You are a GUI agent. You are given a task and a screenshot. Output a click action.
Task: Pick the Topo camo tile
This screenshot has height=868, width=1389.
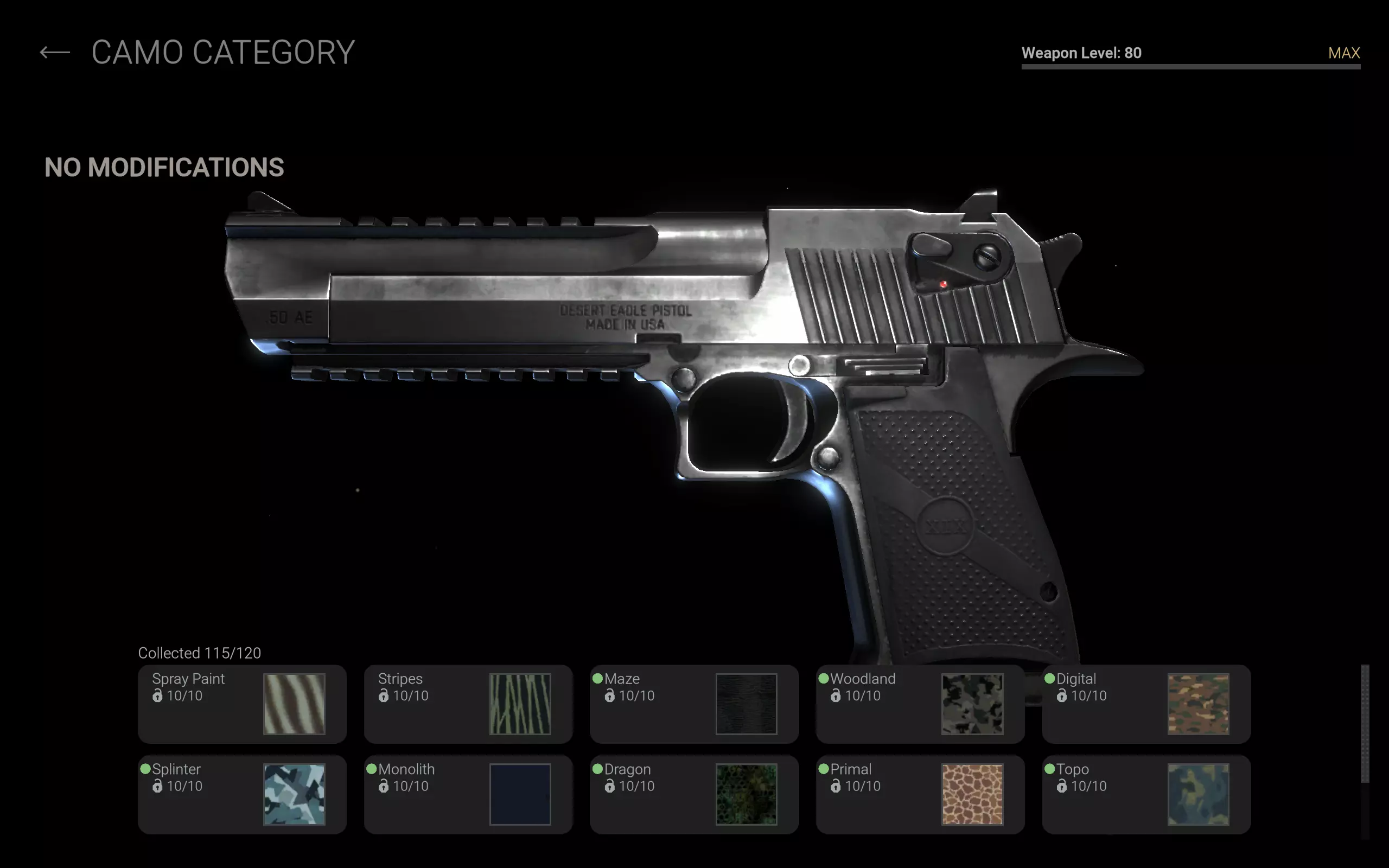[x=1146, y=794]
